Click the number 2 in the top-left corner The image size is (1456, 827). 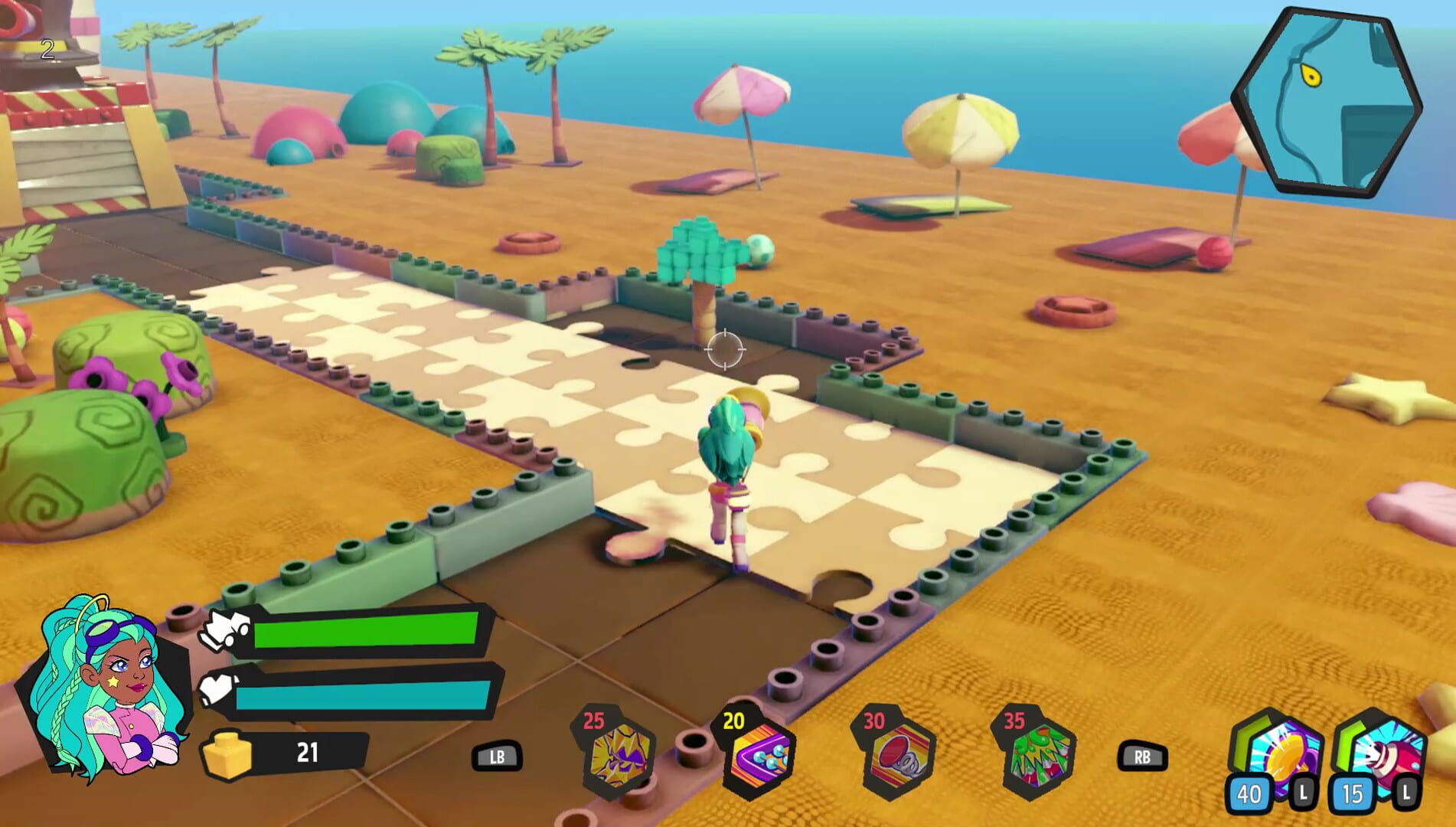click(x=46, y=48)
